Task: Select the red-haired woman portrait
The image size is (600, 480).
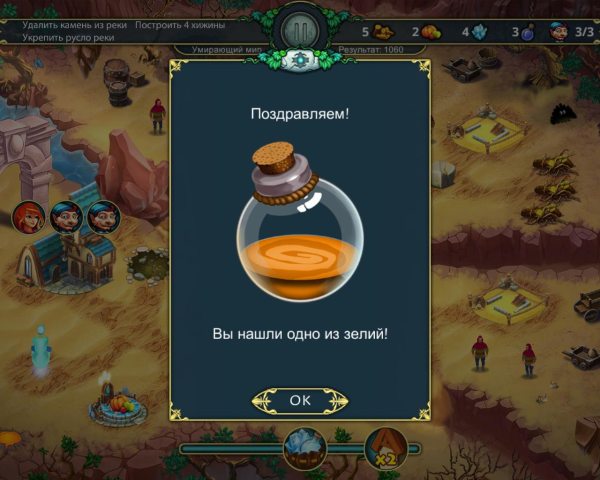Action: pos(29,216)
